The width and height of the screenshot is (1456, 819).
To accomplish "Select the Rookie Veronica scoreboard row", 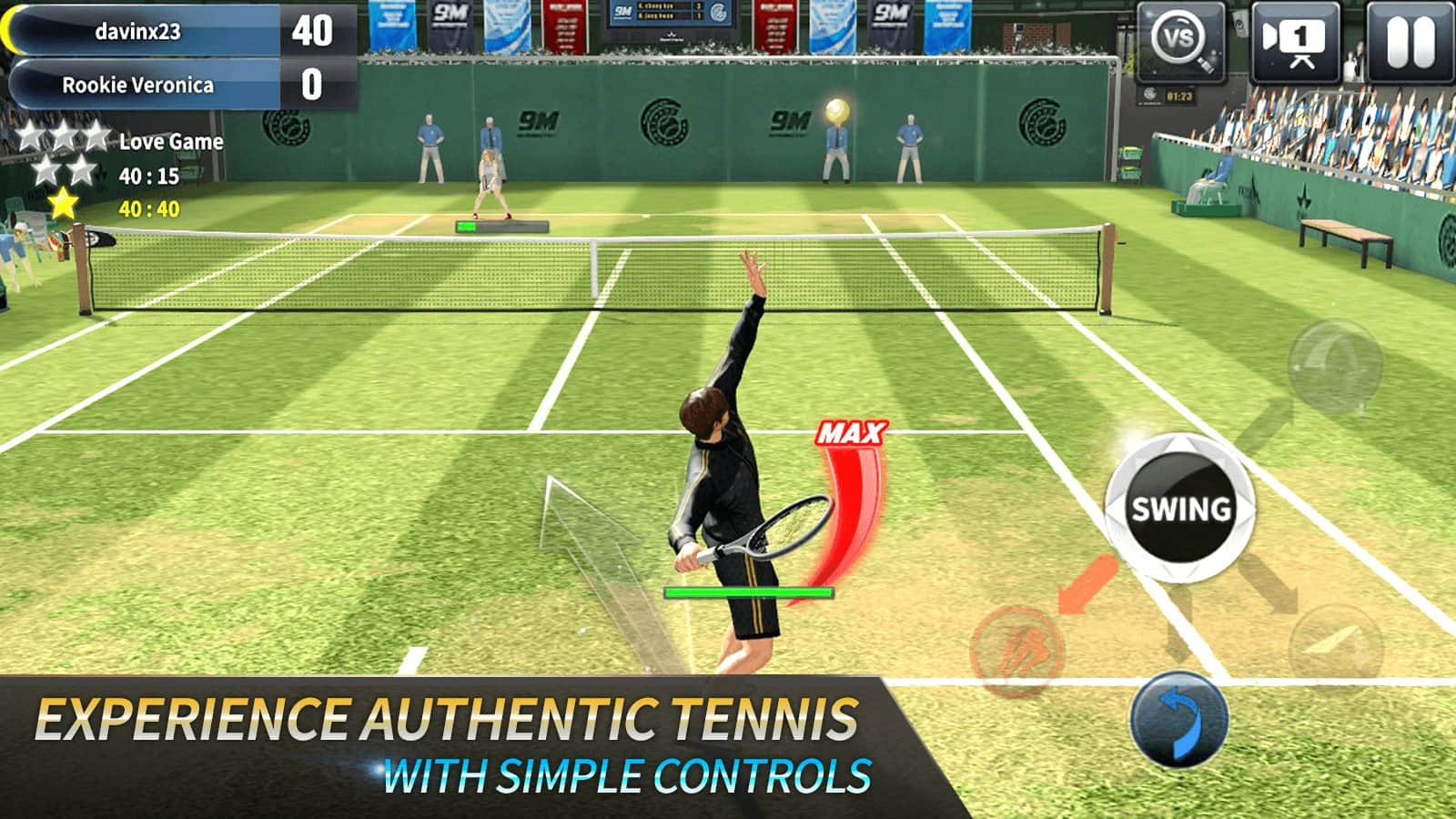I will [141, 84].
